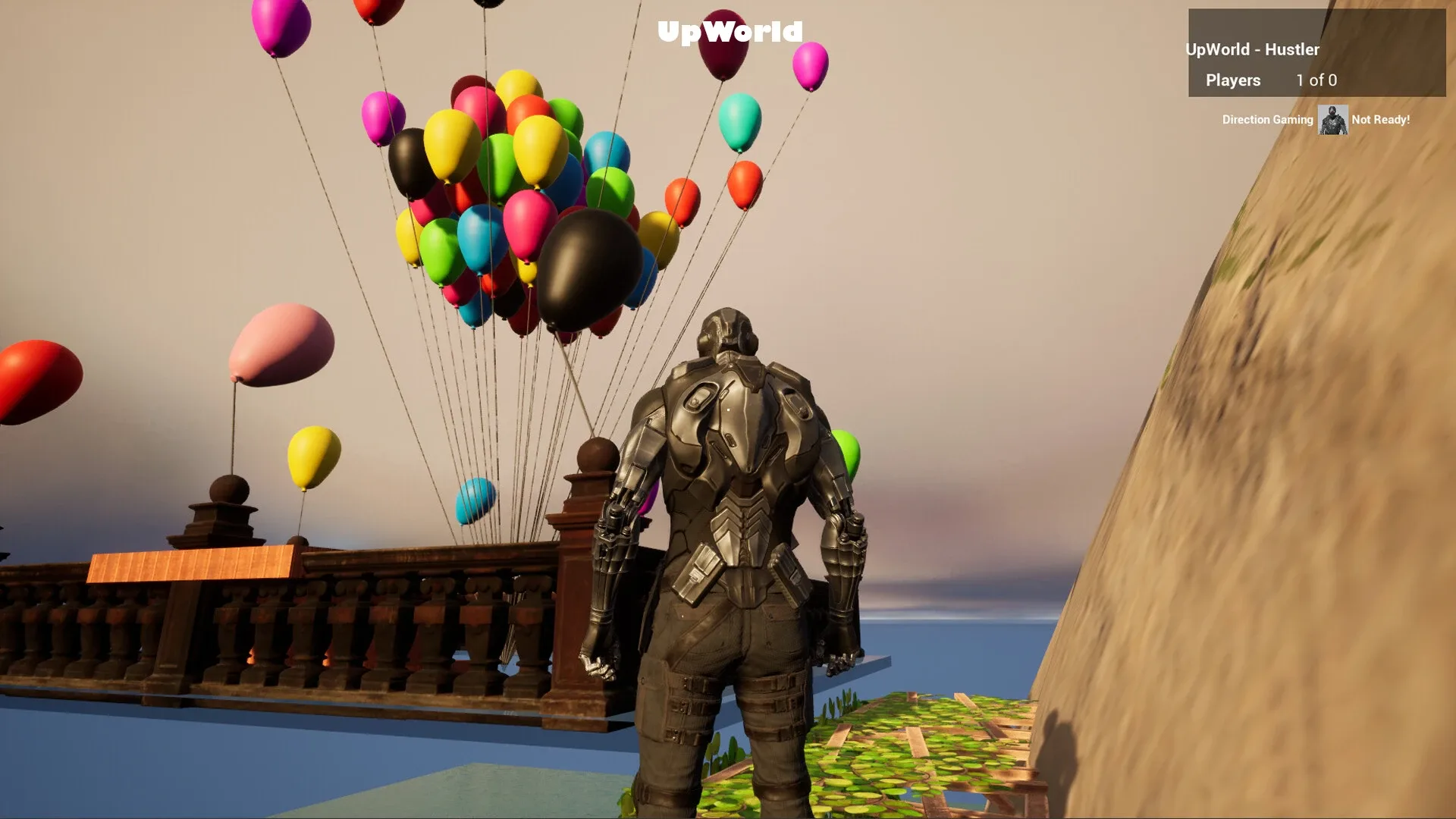
Task: Click the Direction Gaming player avatar icon
Action: click(1333, 120)
